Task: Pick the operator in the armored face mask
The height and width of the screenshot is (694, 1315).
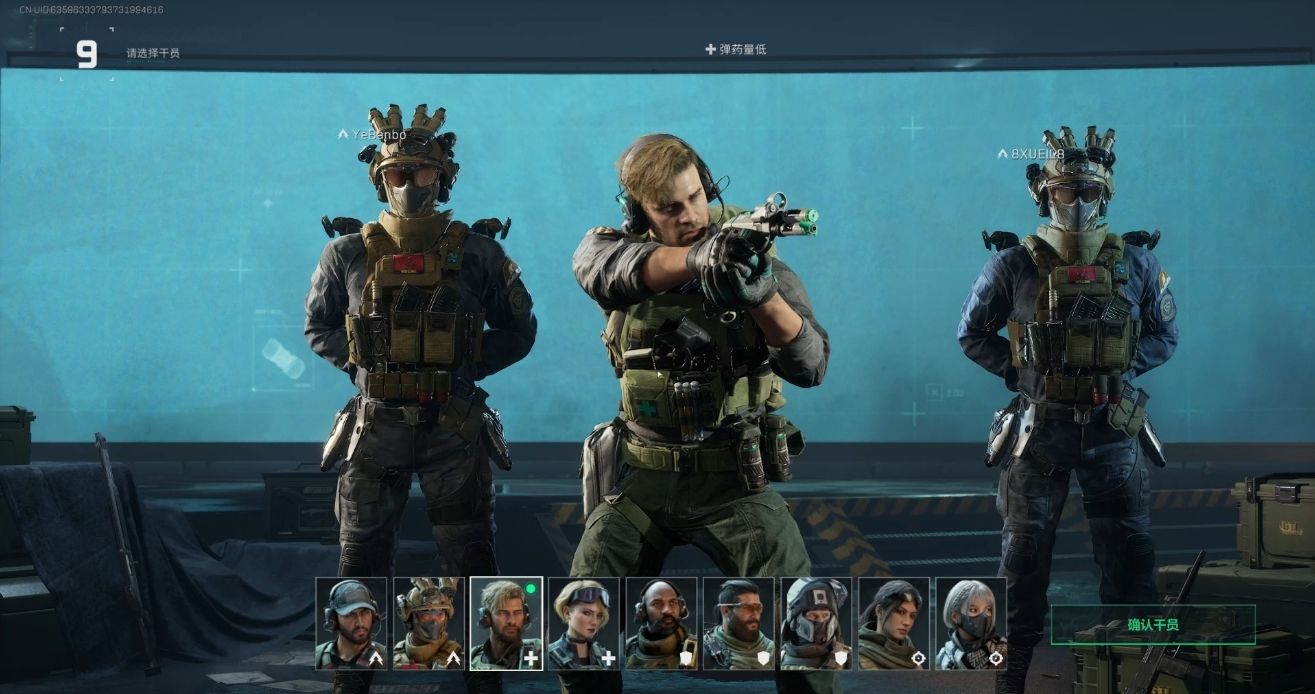Action: (816, 623)
